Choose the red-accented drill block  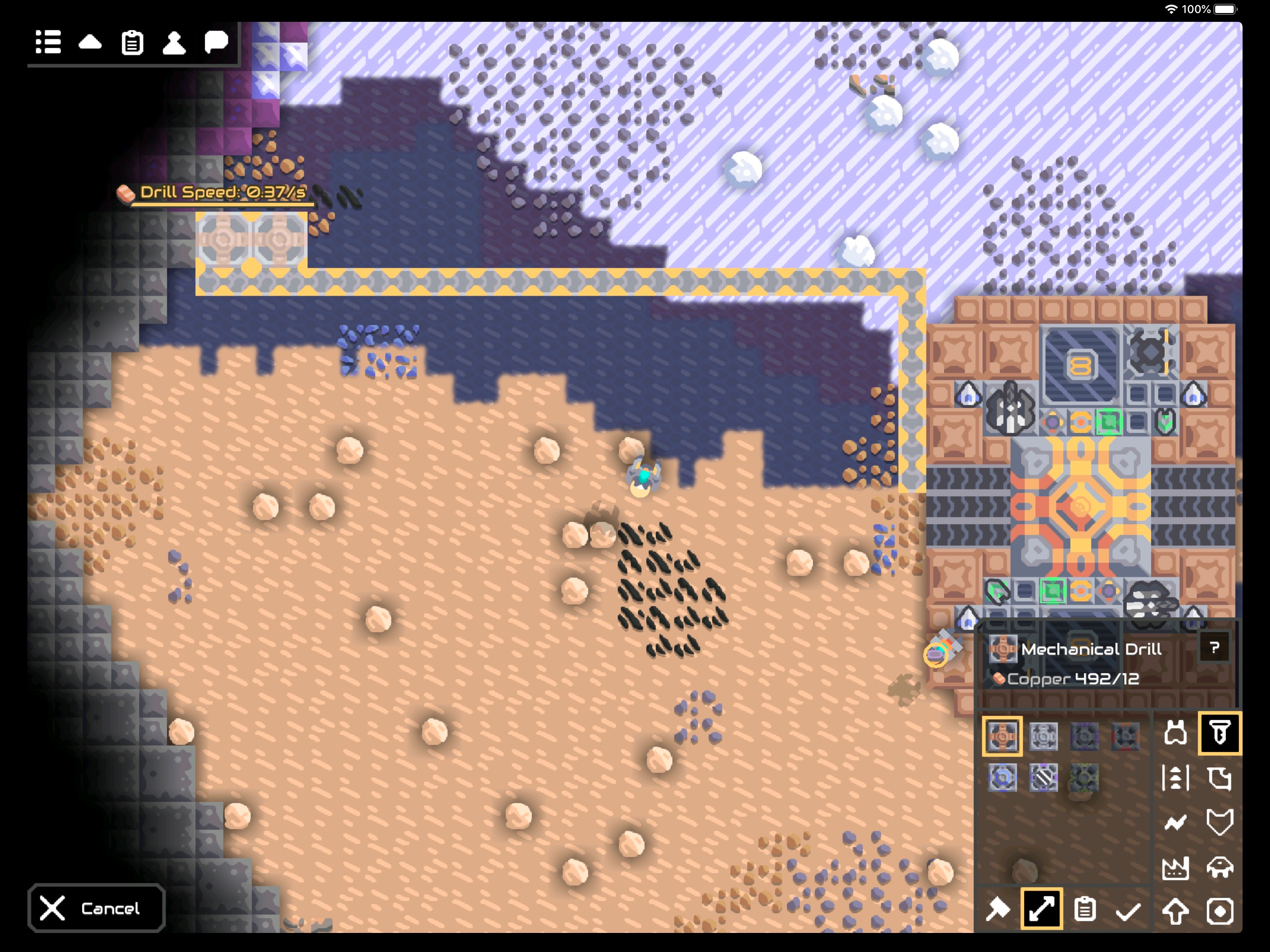point(1125,735)
